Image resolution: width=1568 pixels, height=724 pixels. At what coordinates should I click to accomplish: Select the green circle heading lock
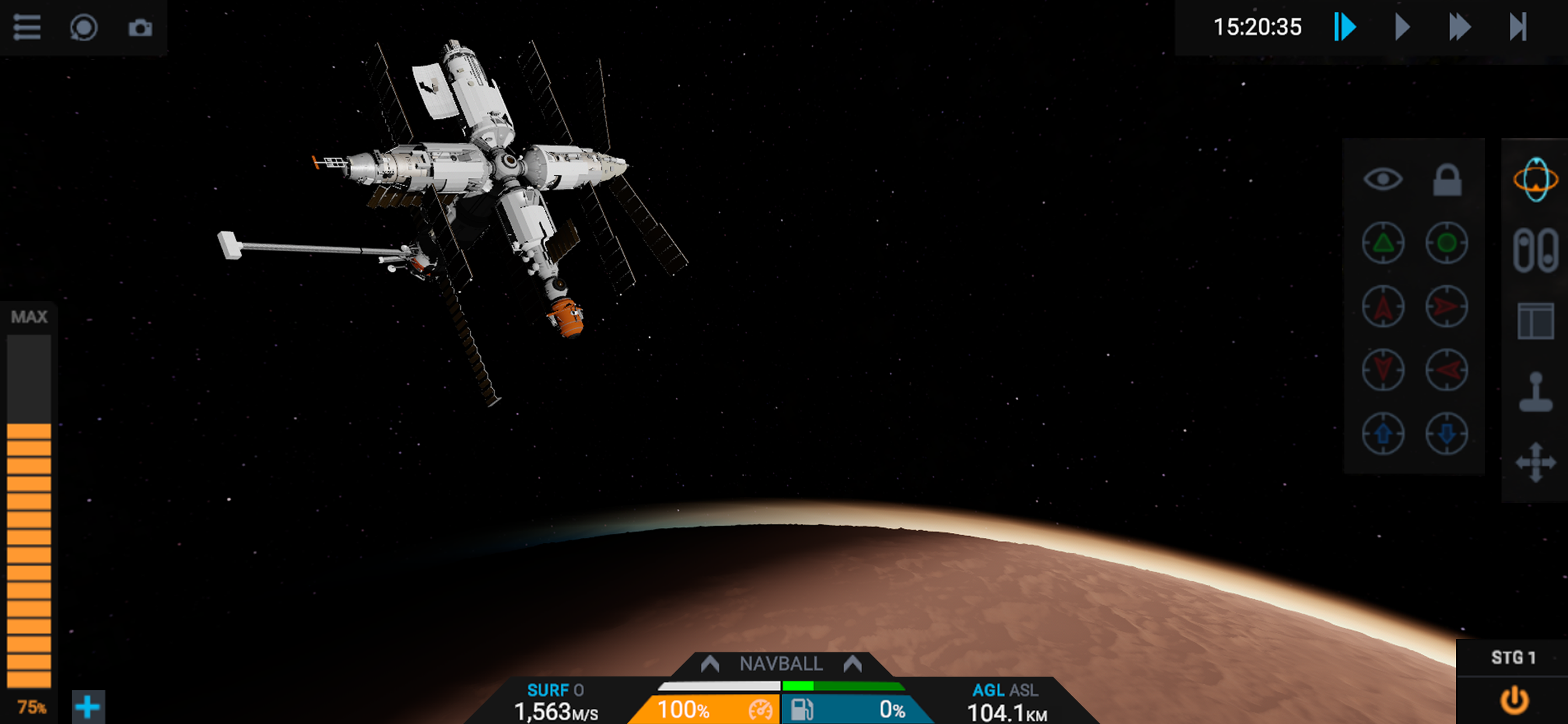[x=1447, y=242]
